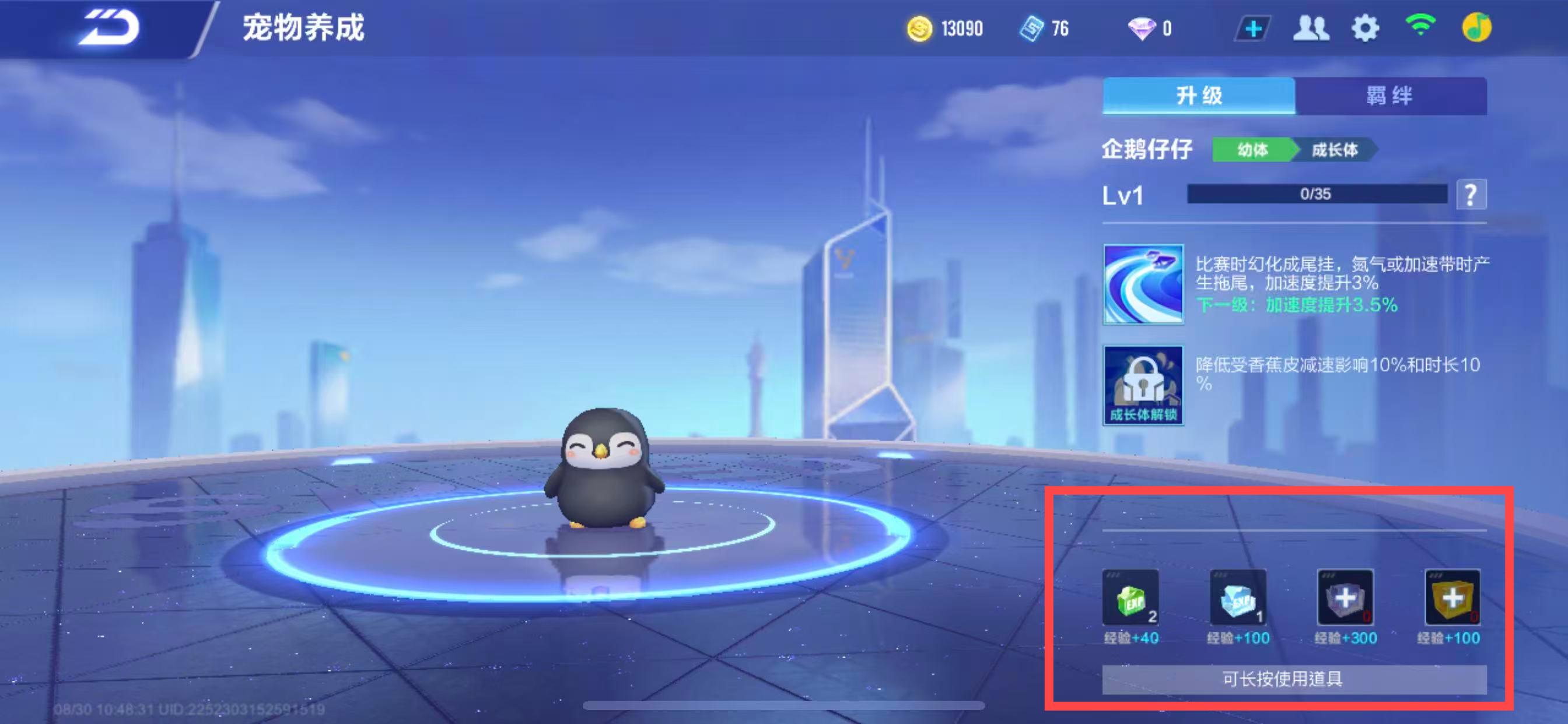Tap the blue plus recharge button
This screenshot has width=1568, height=724.
1252,29
